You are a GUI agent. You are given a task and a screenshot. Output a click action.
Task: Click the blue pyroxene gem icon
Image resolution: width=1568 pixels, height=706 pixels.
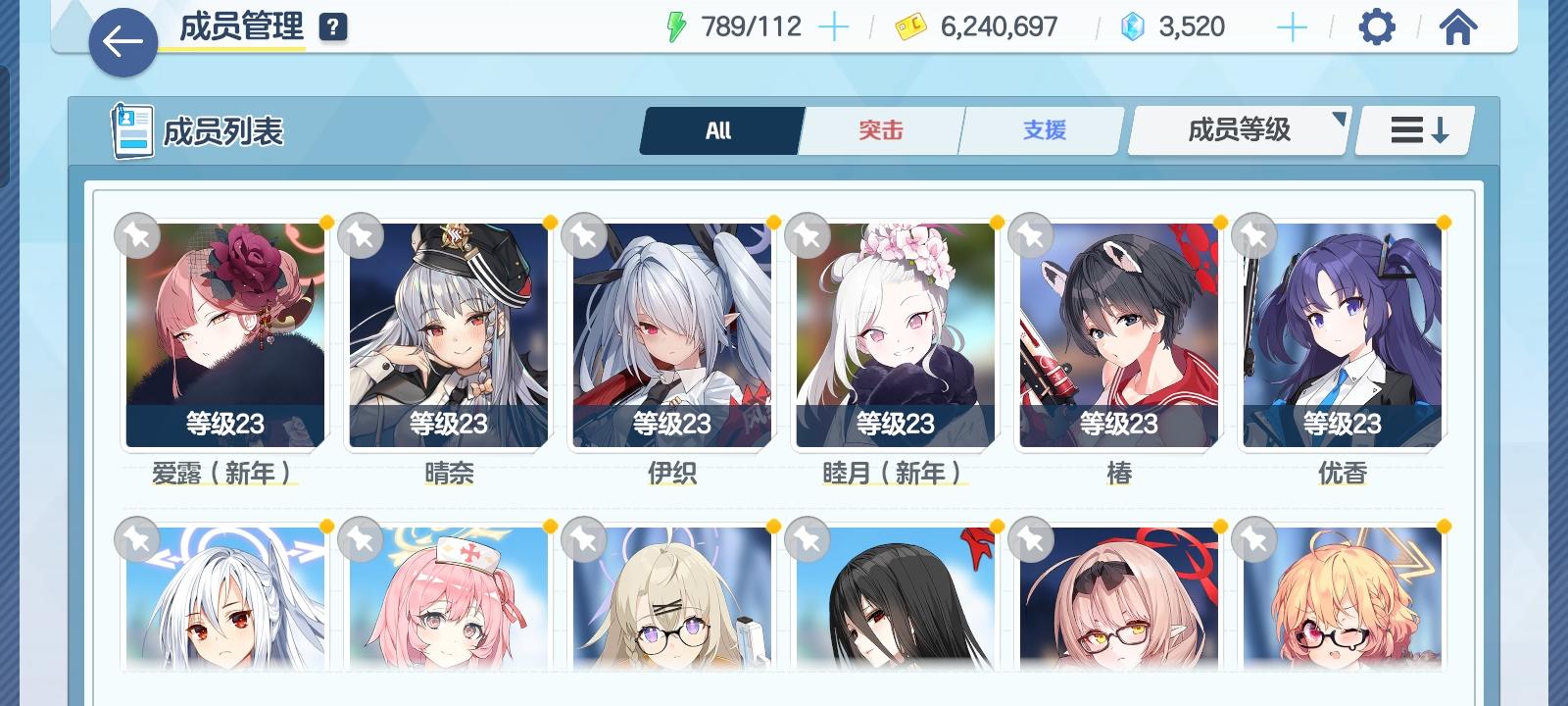pos(1133,26)
